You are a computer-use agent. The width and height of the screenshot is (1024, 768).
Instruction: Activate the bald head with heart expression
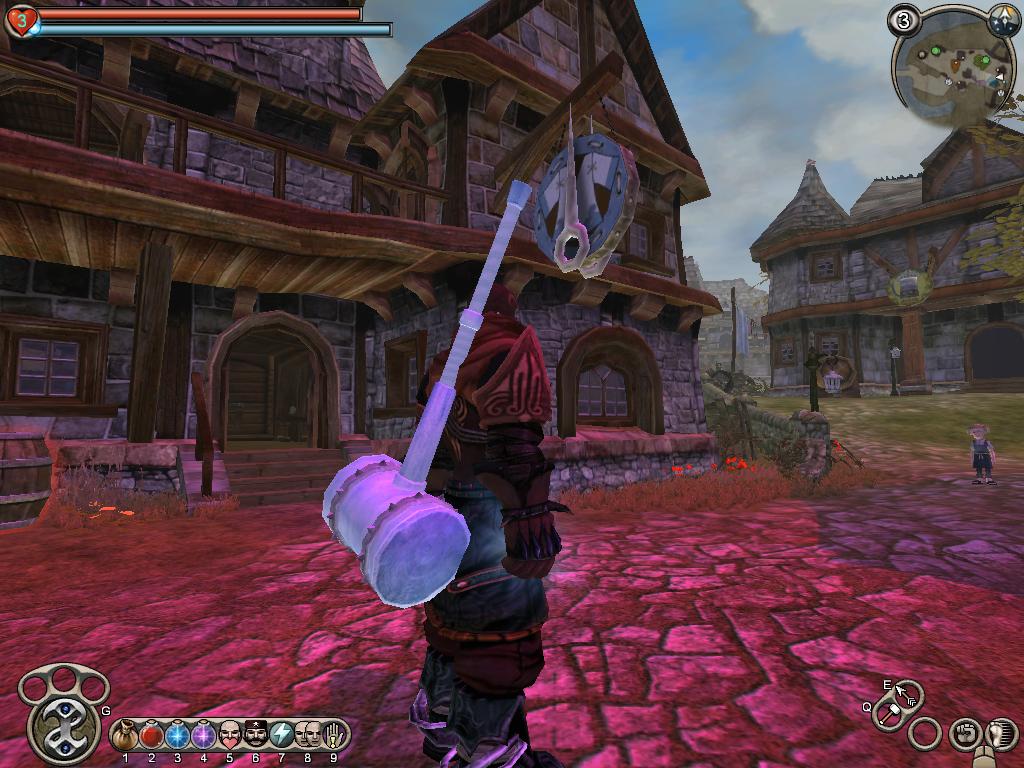pos(229,735)
